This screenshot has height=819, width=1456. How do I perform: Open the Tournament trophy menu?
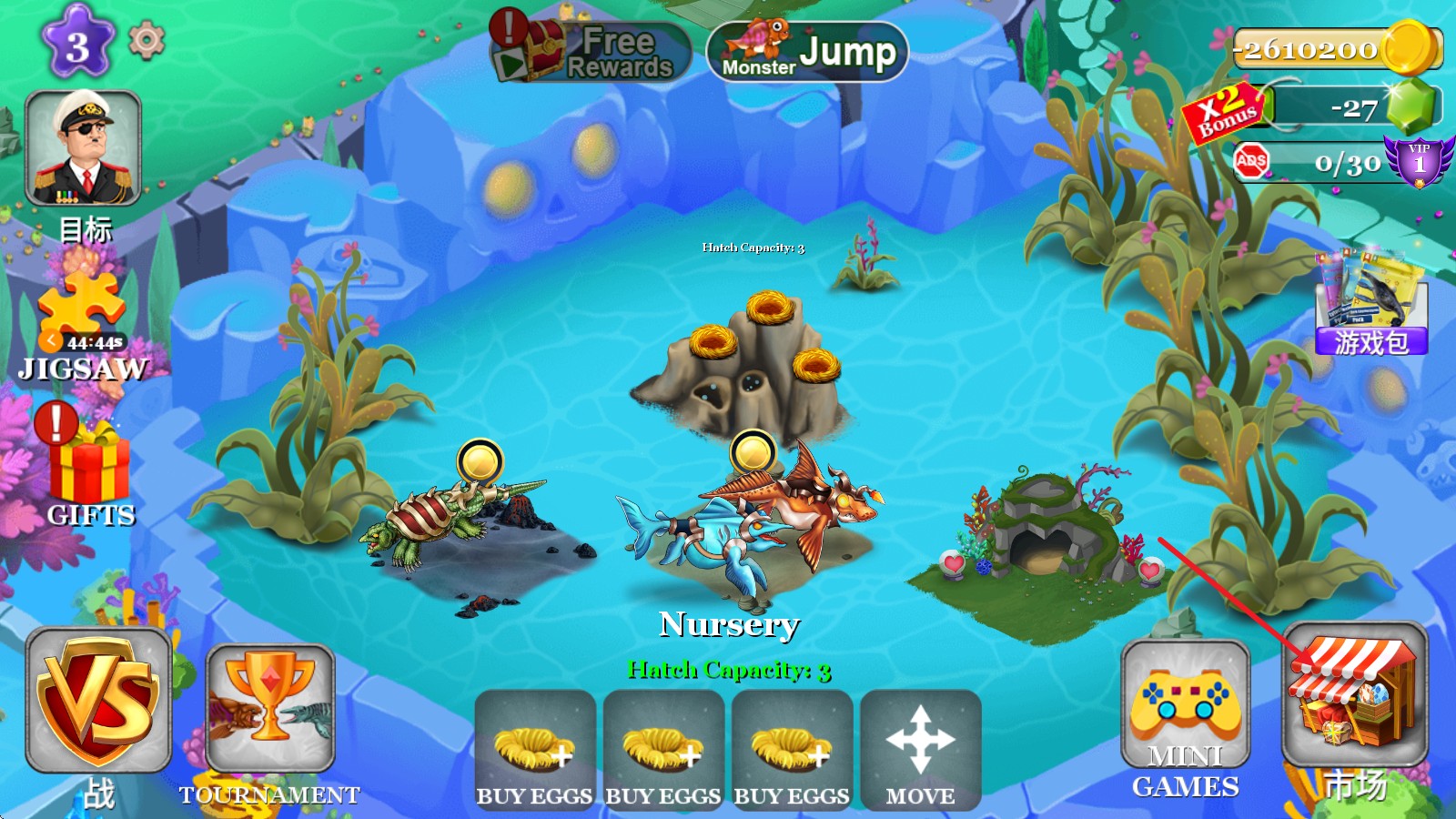pos(270,708)
